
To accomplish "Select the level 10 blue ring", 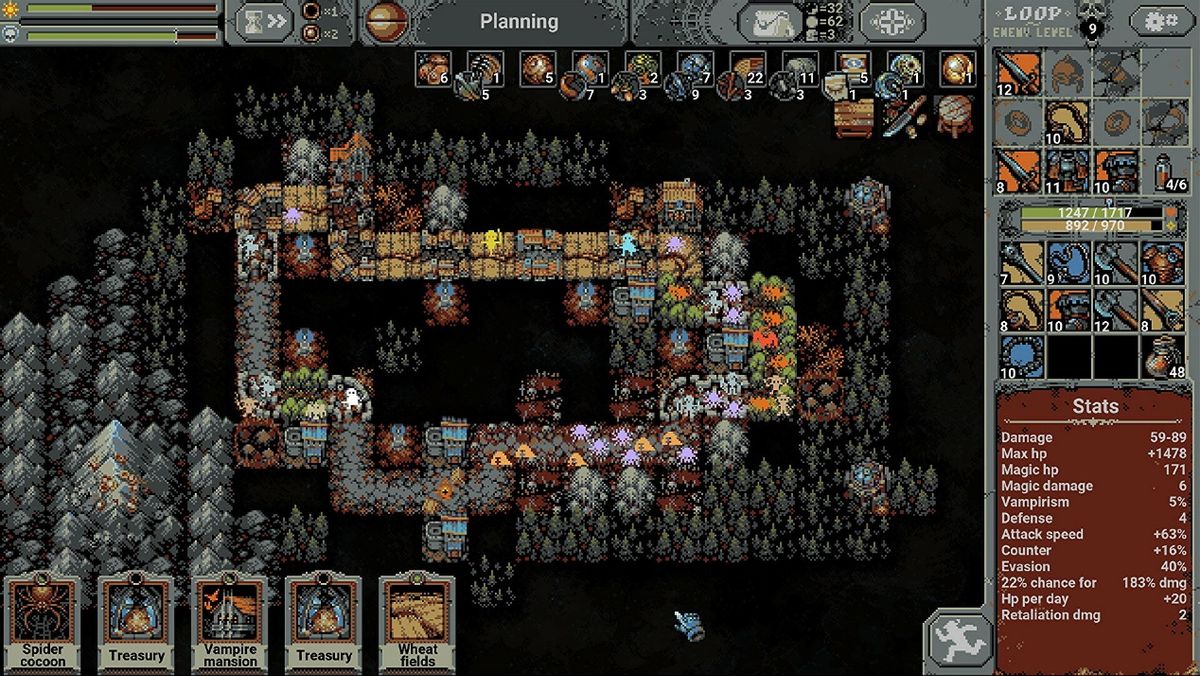I will coord(1019,358).
